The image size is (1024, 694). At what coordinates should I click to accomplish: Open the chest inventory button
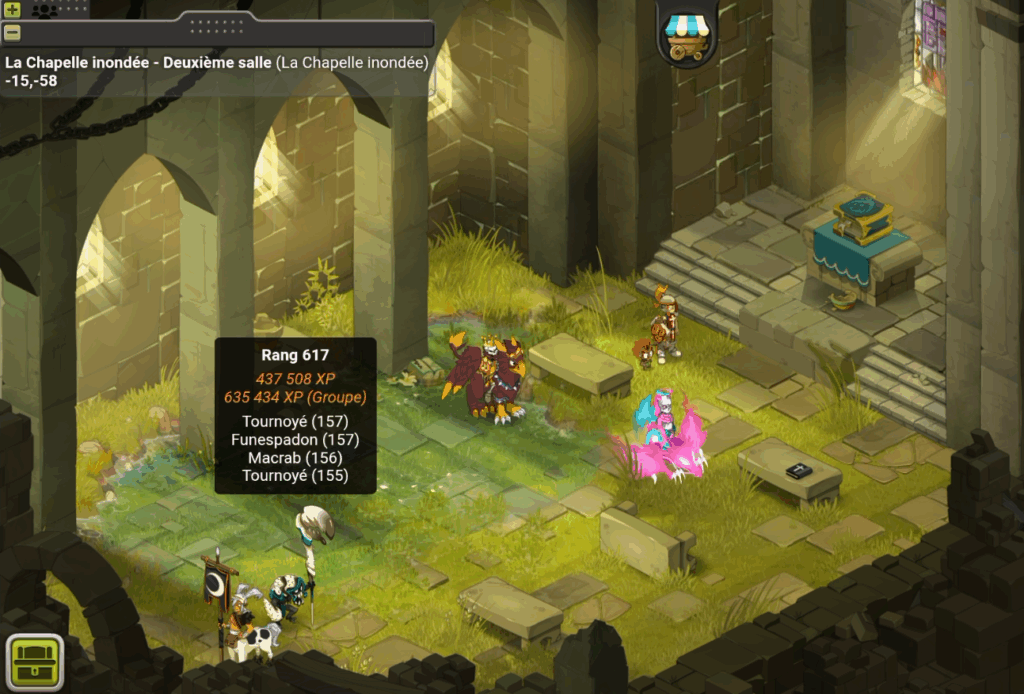(35, 660)
